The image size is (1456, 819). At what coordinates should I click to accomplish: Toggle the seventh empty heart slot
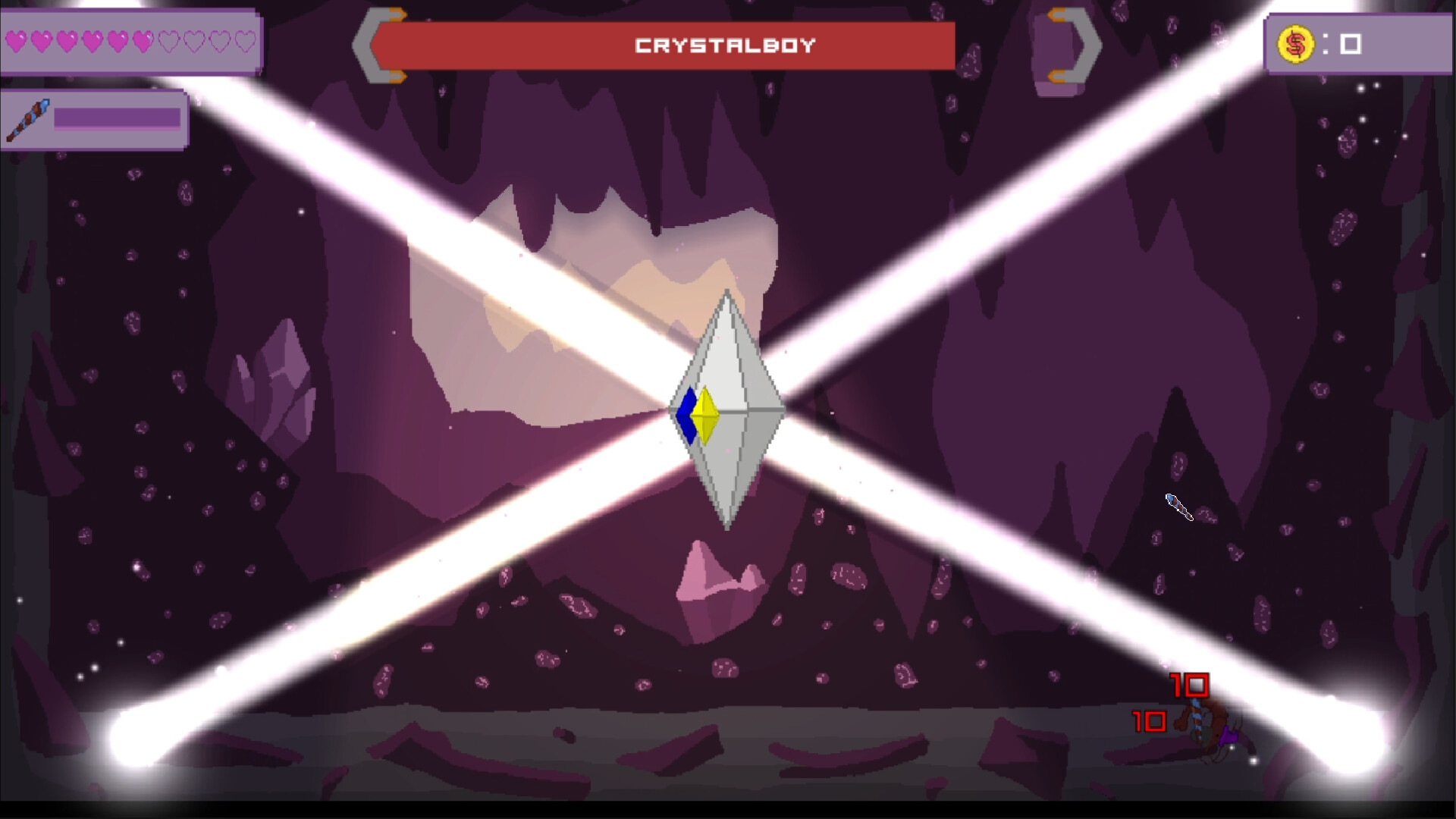[168, 41]
